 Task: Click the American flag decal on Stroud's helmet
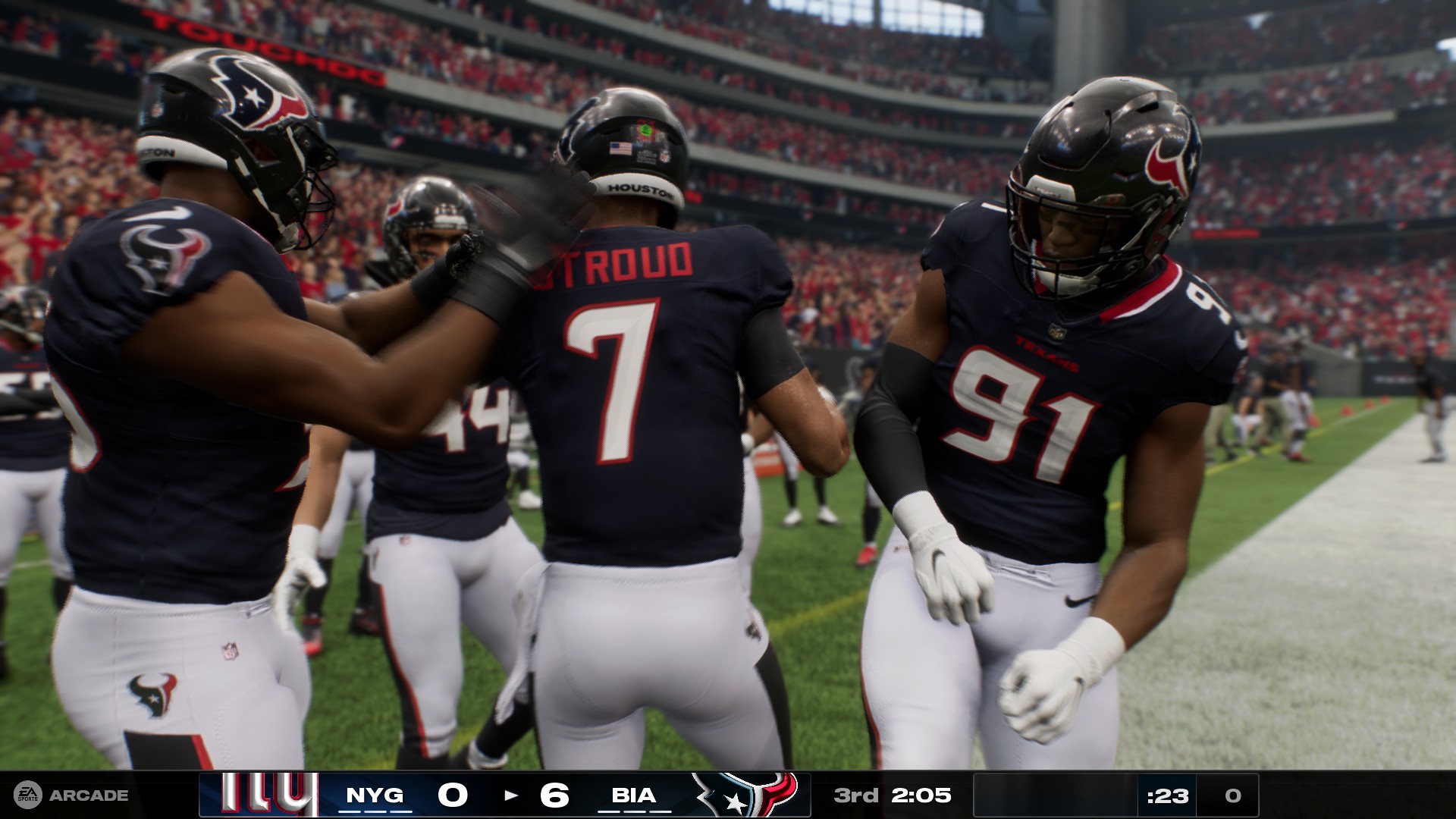tap(620, 147)
